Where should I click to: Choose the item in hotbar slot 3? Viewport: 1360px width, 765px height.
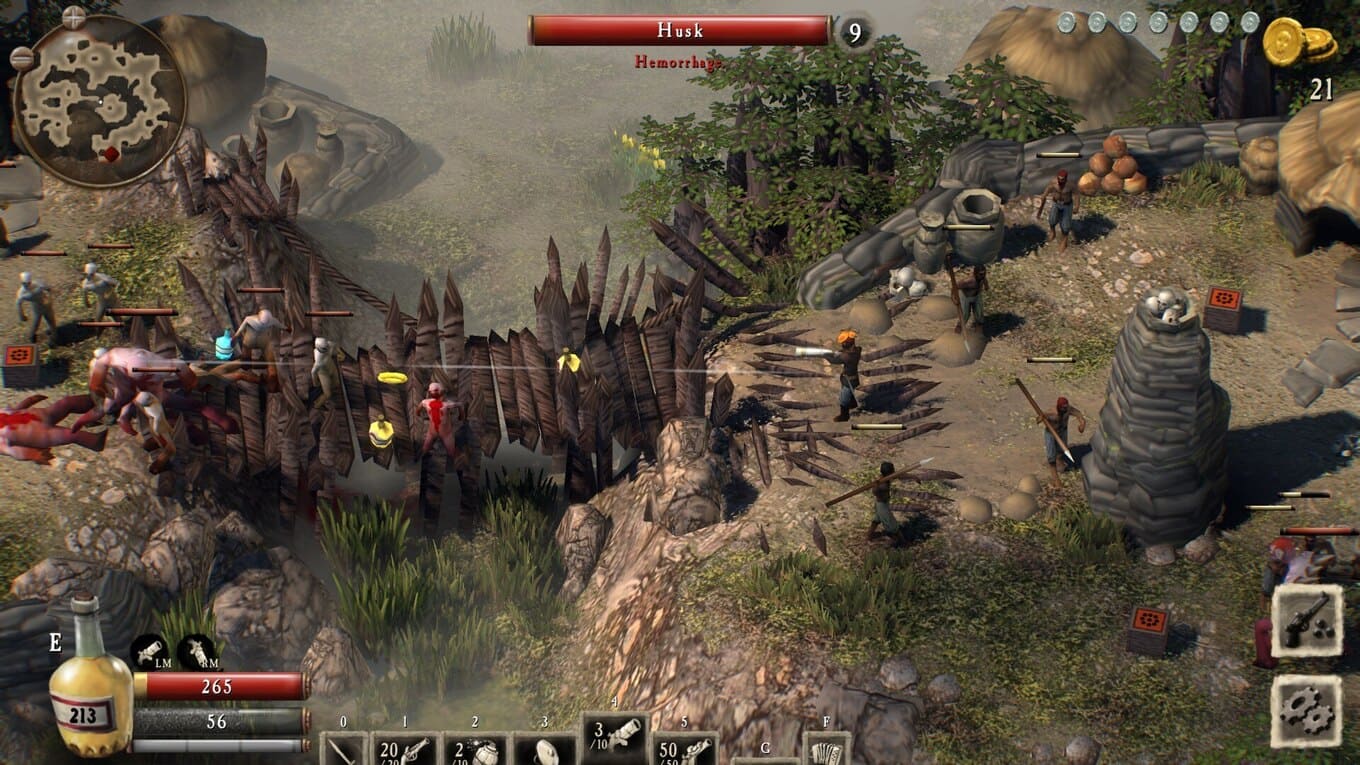545,748
